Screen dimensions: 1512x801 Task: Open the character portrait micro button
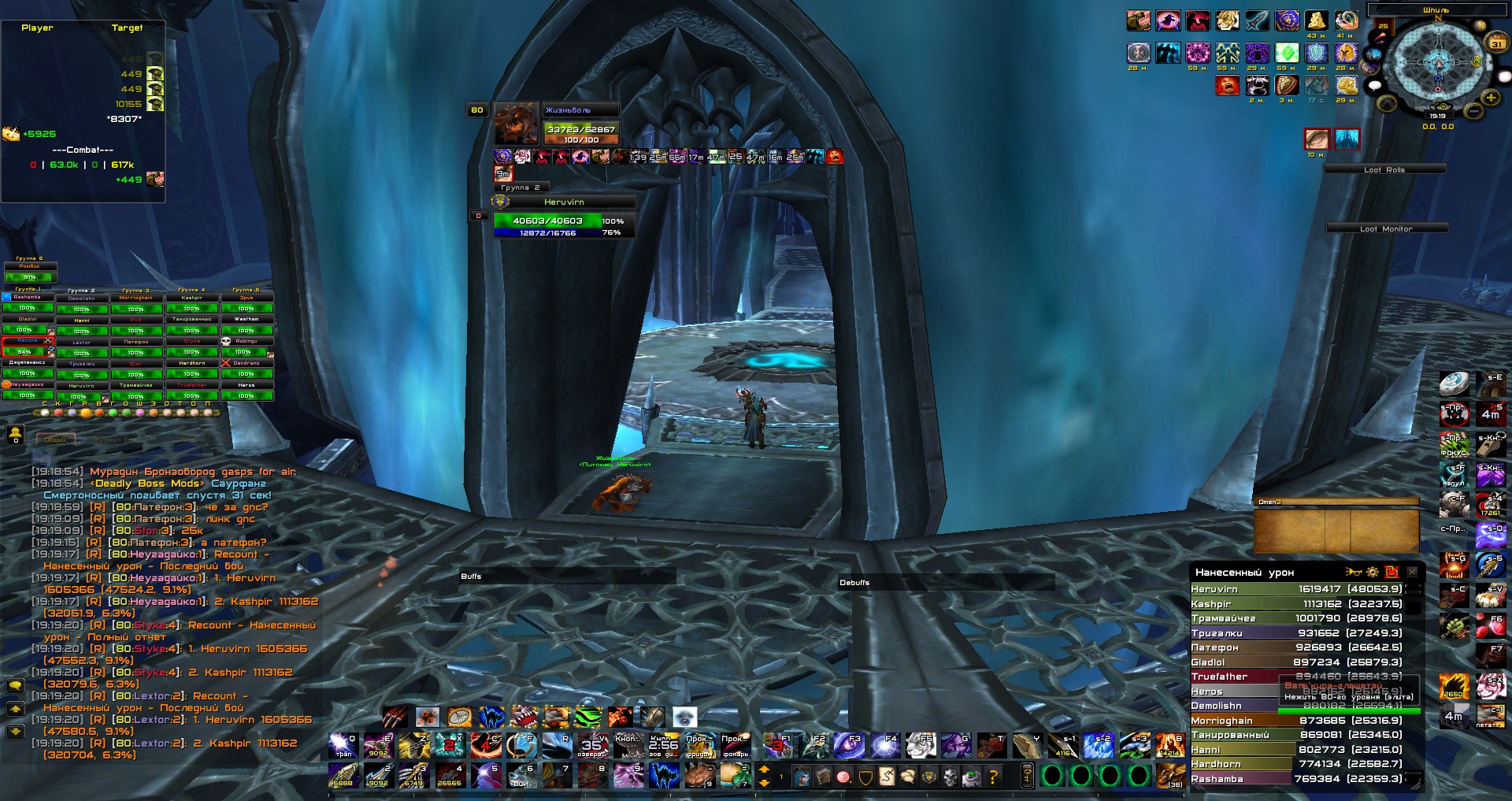click(801, 777)
